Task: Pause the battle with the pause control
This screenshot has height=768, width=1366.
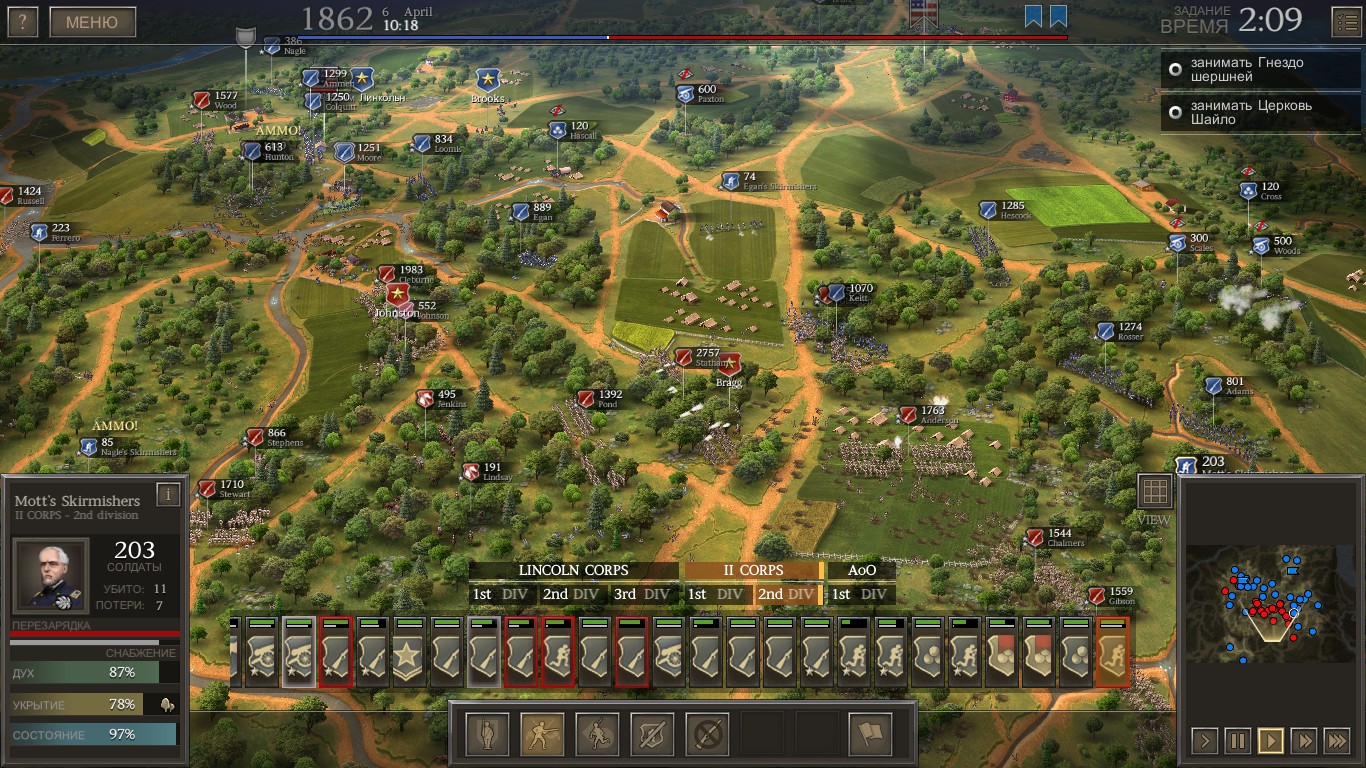Action: pos(1240,741)
